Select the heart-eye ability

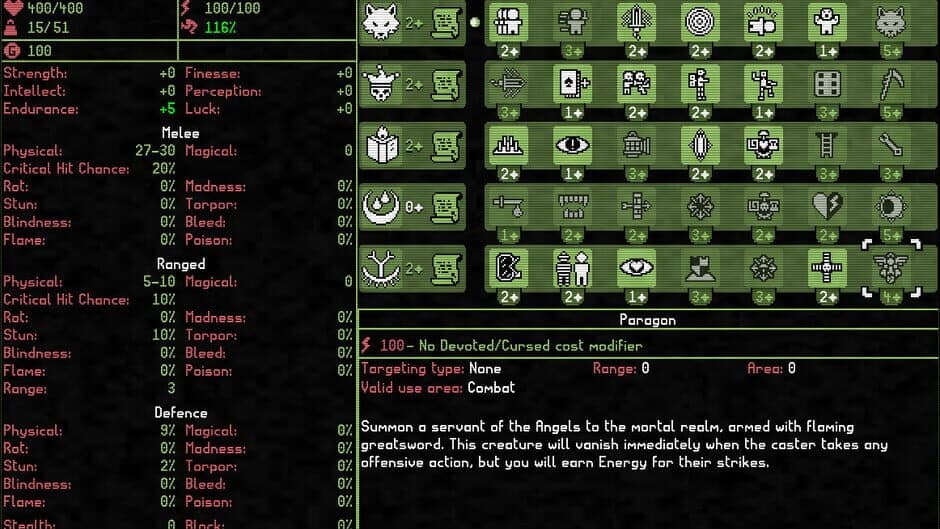(x=636, y=268)
